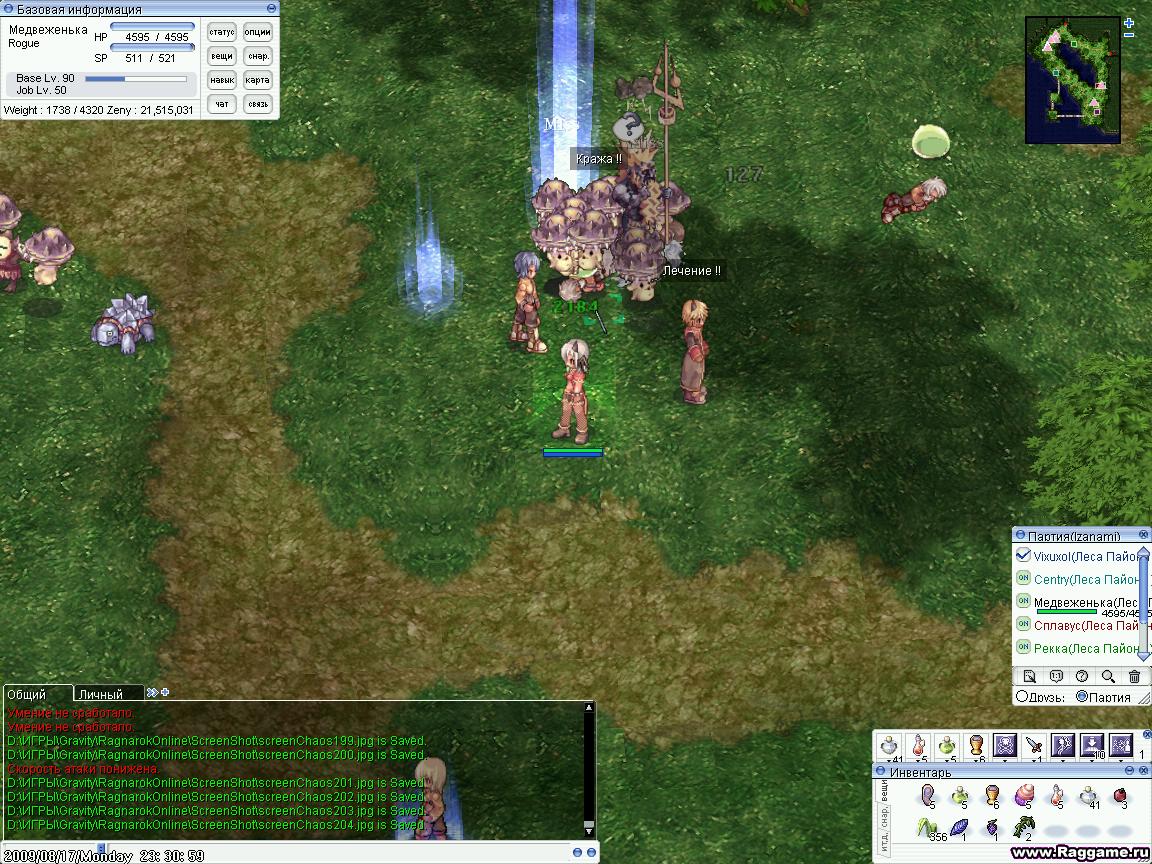1152x864 pixels.
Task: Click the magnifying glass icon in party window
Action: 1108,676
